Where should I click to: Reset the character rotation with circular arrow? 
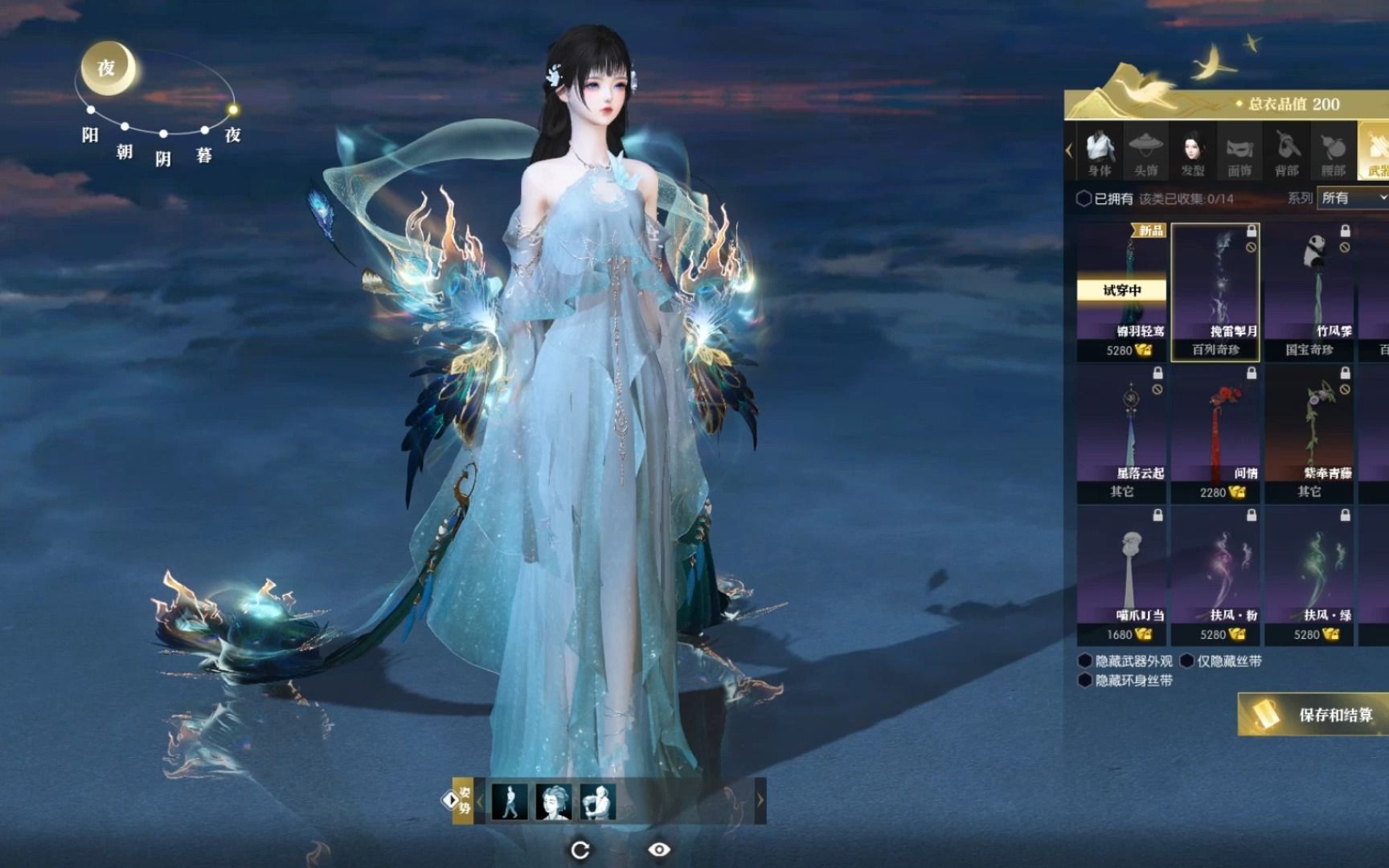580,850
